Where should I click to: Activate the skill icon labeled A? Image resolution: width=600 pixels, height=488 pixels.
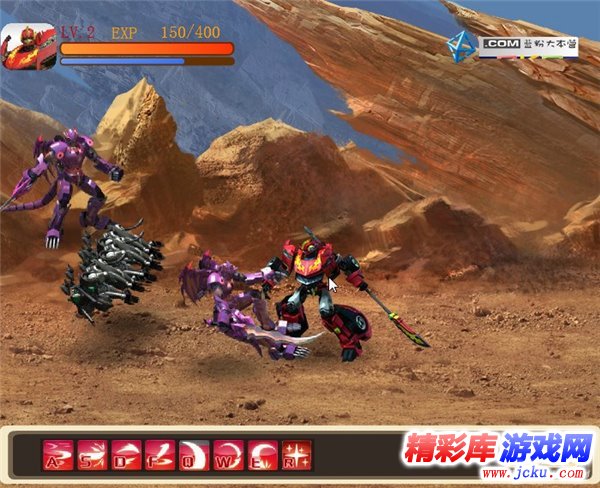[58, 455]
